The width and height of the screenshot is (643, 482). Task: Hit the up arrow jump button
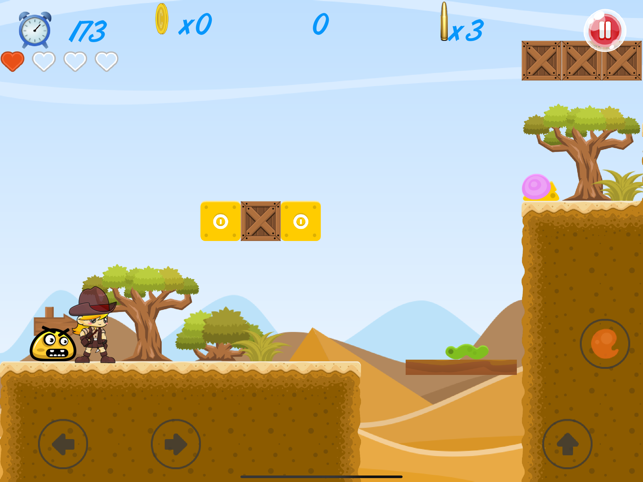pos(567,444)
